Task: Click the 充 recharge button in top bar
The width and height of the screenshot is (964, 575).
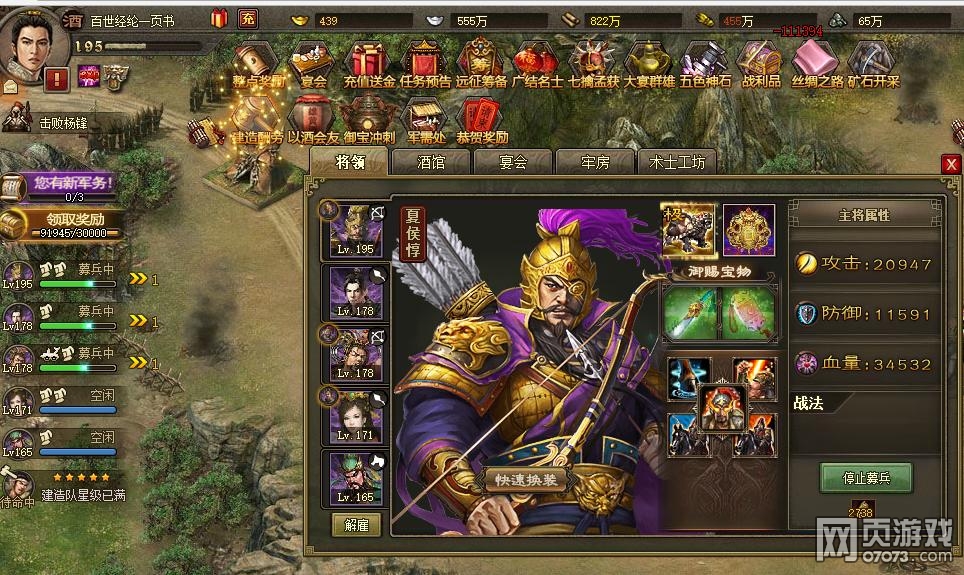Action: click(248, 19)
